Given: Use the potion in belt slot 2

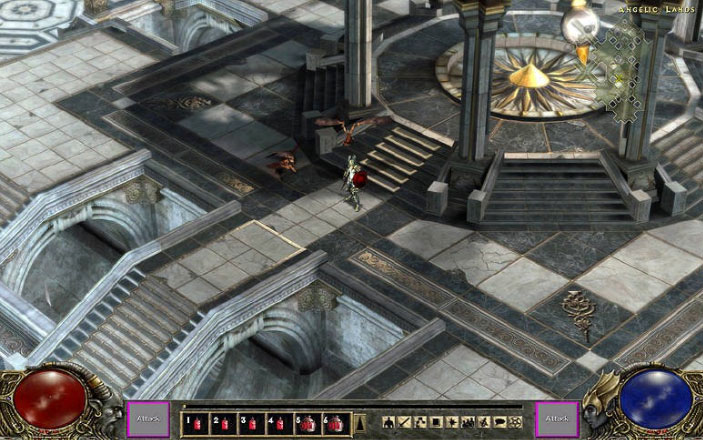Looking at the screenshot, I should (220, 423).
